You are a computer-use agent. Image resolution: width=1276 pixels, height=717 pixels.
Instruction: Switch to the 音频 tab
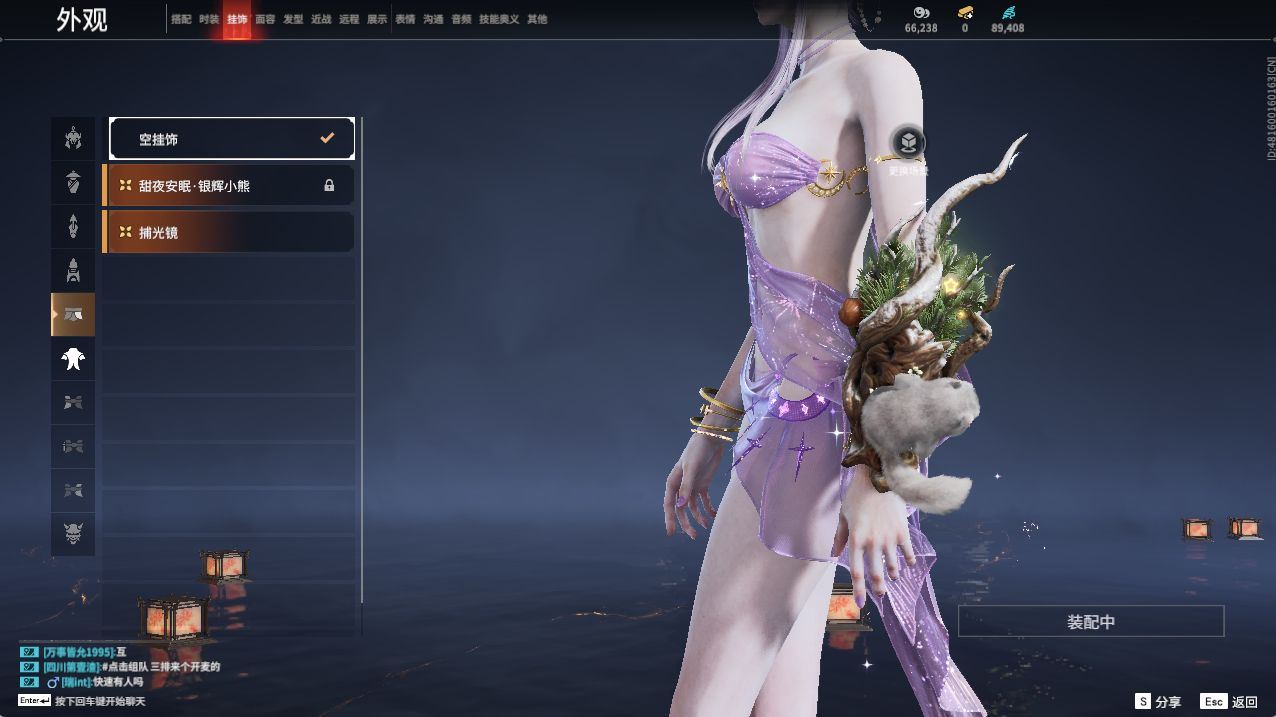(461, 19)
